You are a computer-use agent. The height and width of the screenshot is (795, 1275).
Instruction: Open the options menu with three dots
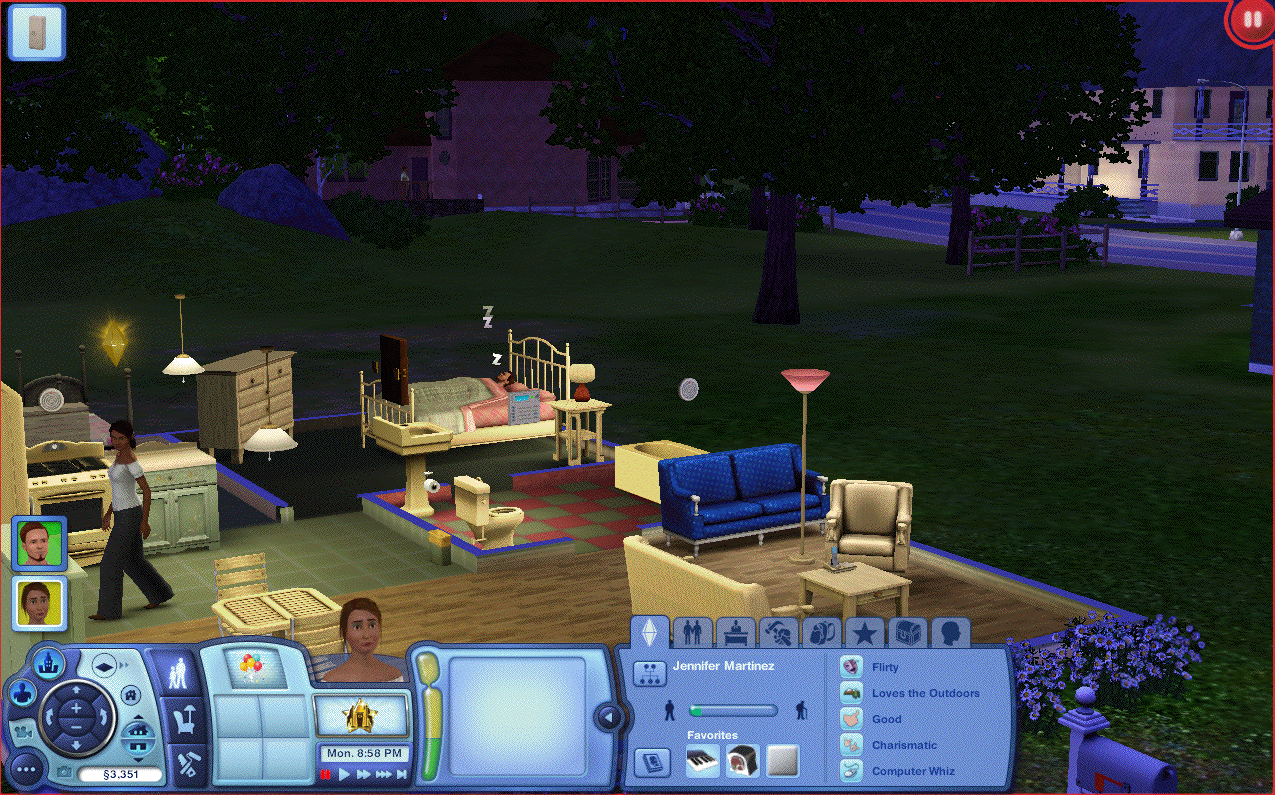point(26,770)
